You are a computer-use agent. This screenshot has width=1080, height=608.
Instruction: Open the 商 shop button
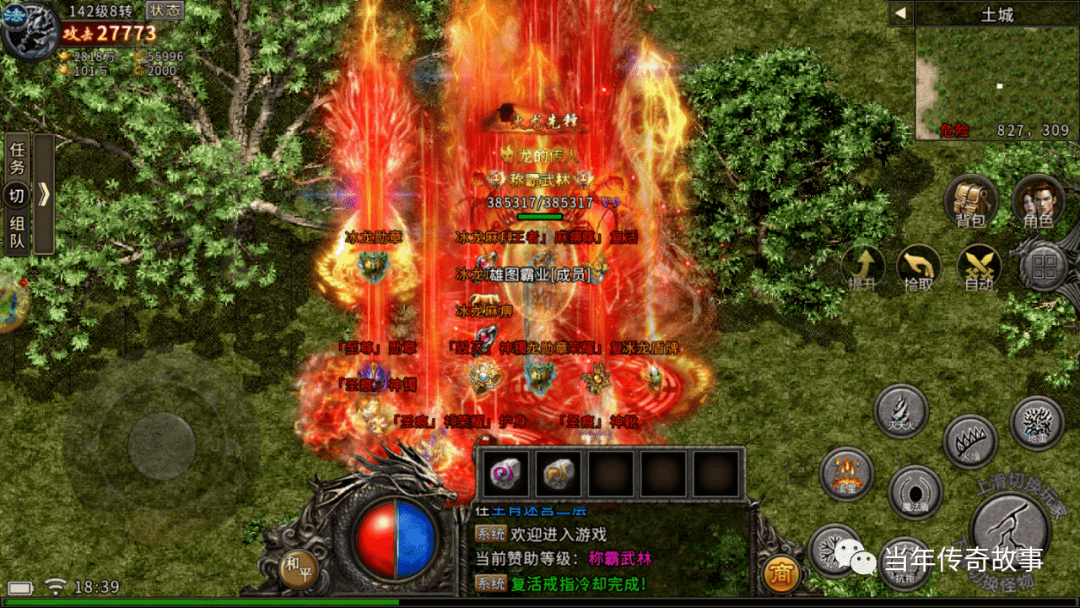pos(780,573)
